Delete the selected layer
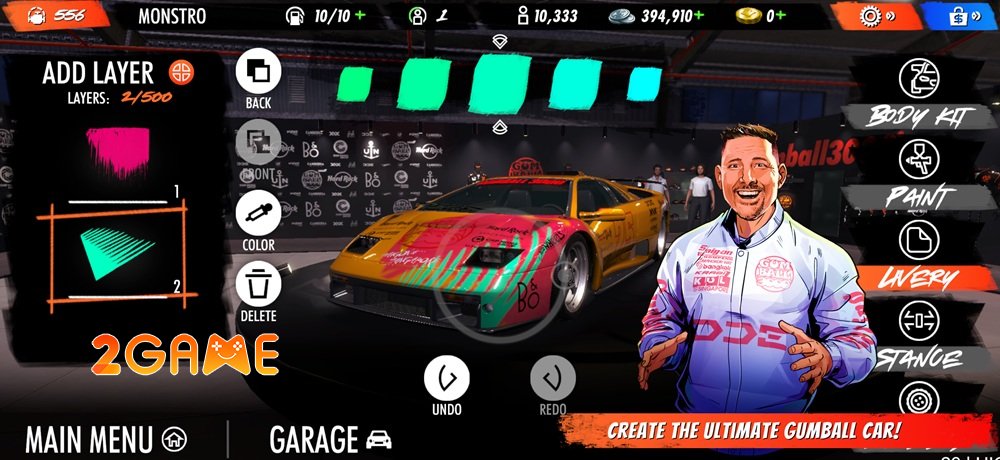 click(x=258, y=286)
